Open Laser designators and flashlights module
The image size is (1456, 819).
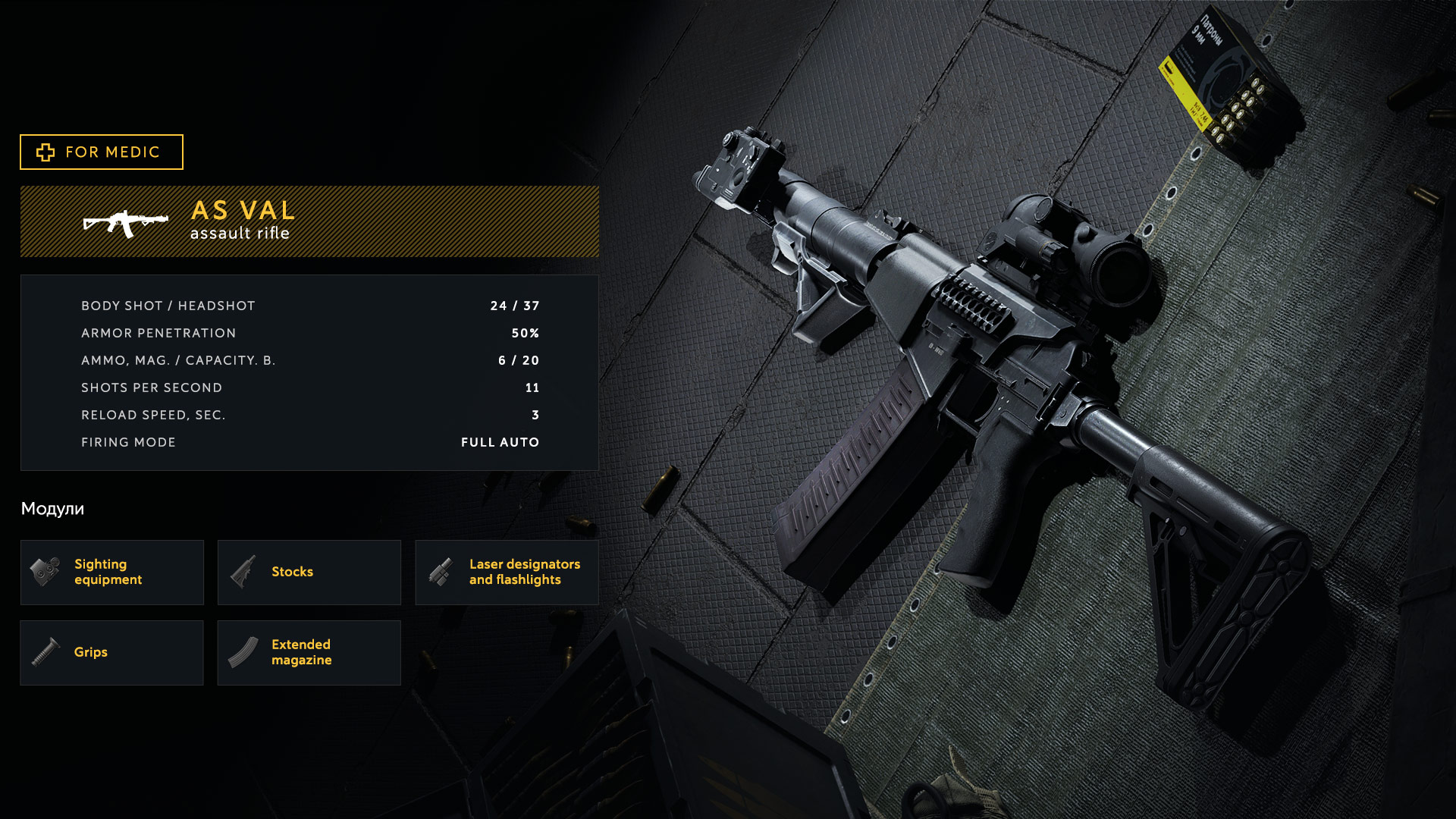(x=507, y=573)
